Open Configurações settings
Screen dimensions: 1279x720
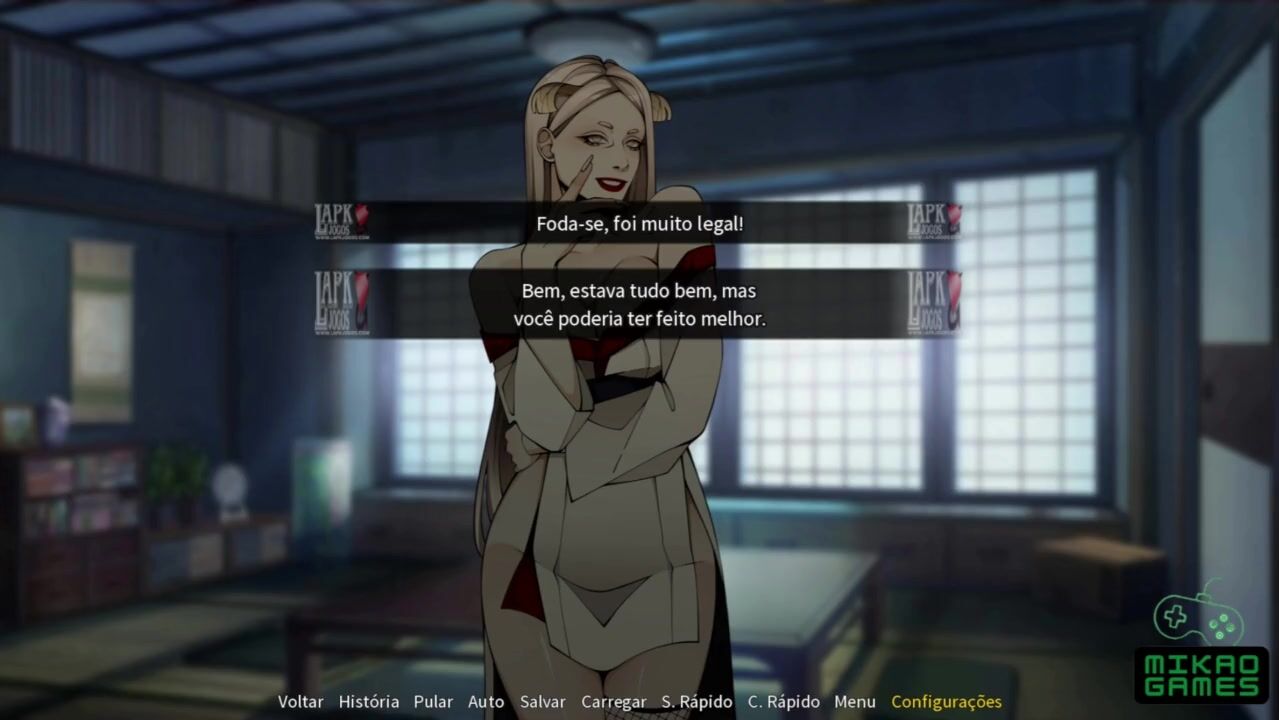pos(946,702)
